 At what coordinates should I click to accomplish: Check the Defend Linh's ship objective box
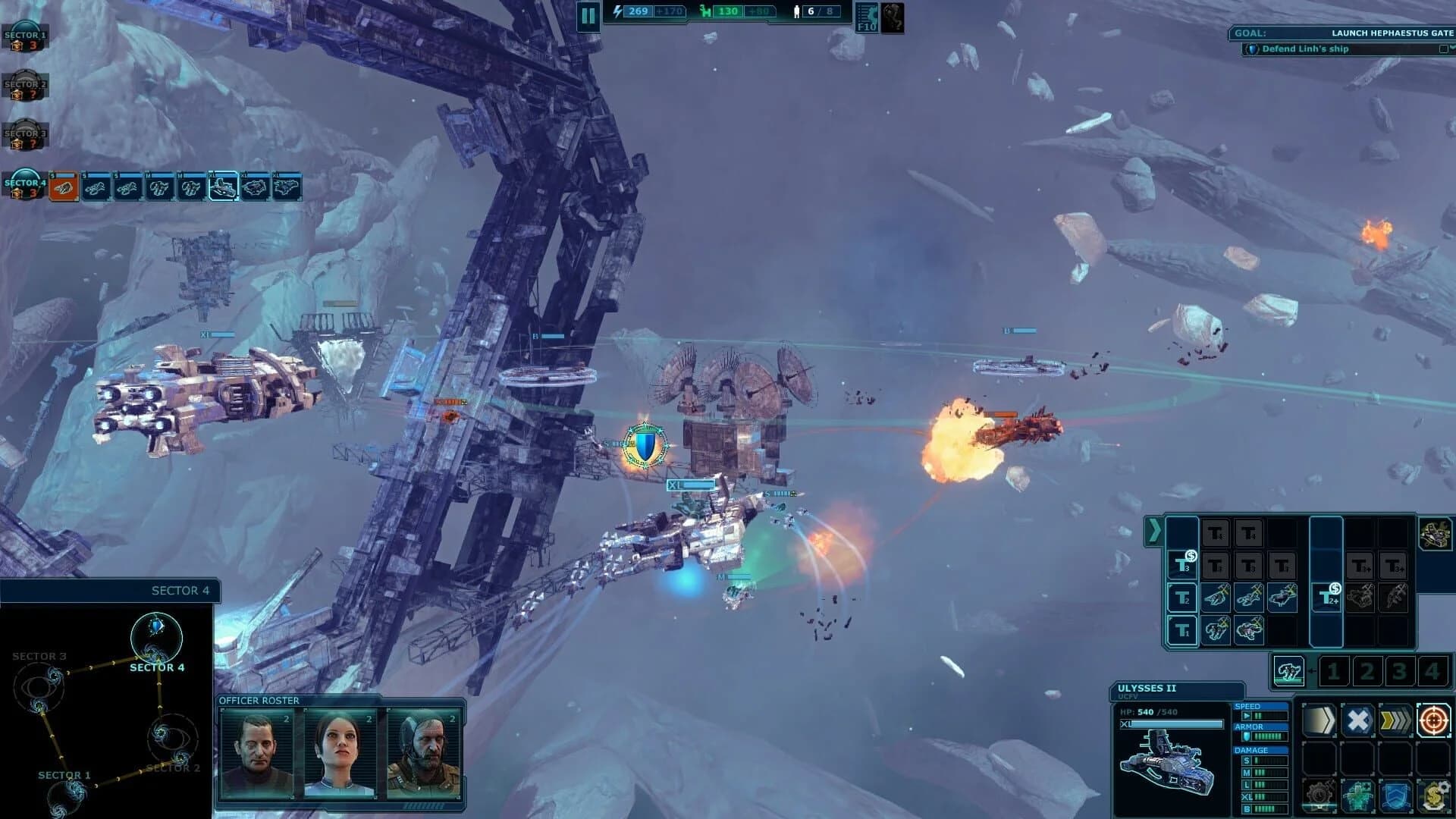[x=1445, y=49]
